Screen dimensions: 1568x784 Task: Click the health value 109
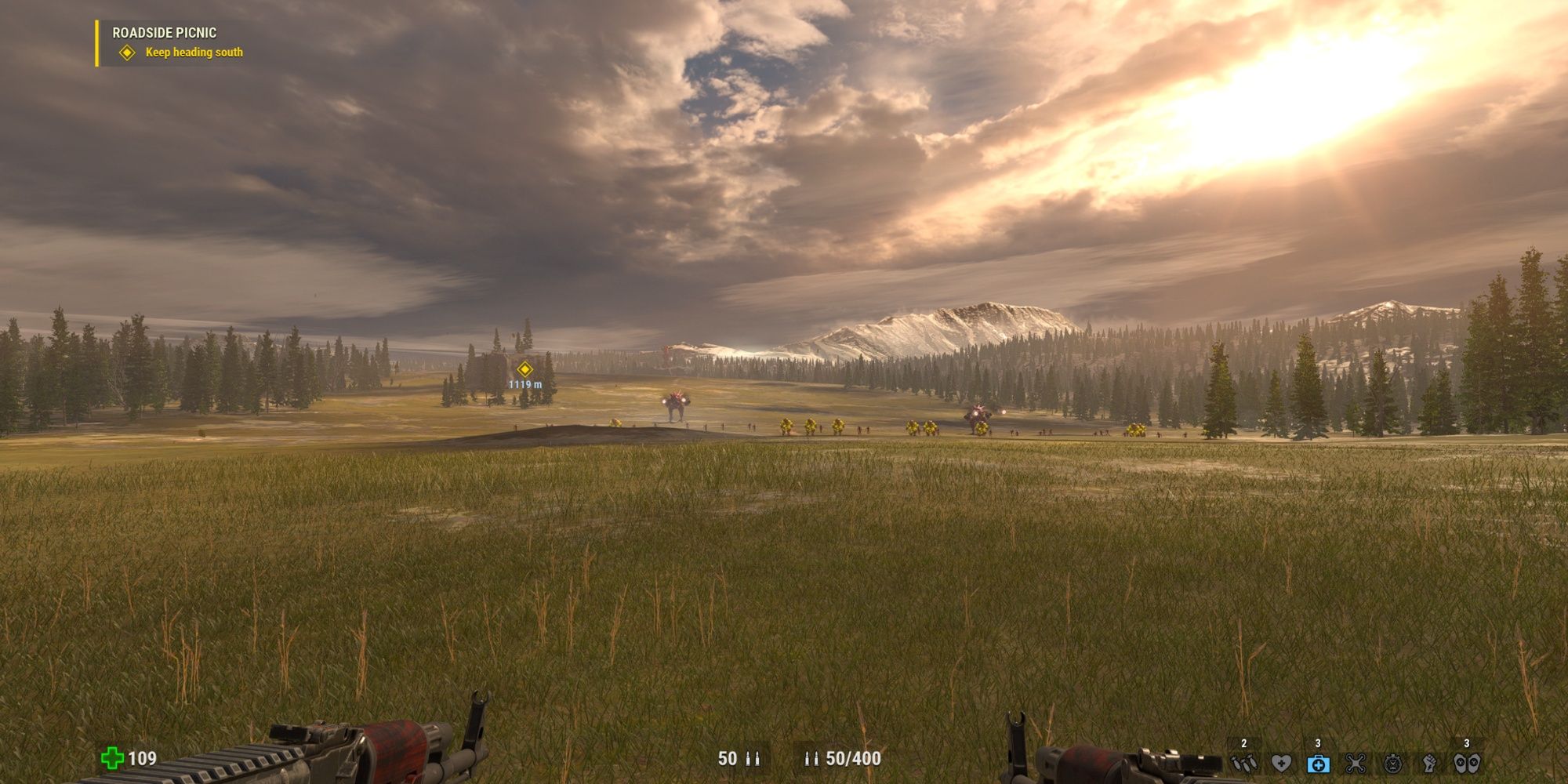pyautogui.click(x=141, y=760)
